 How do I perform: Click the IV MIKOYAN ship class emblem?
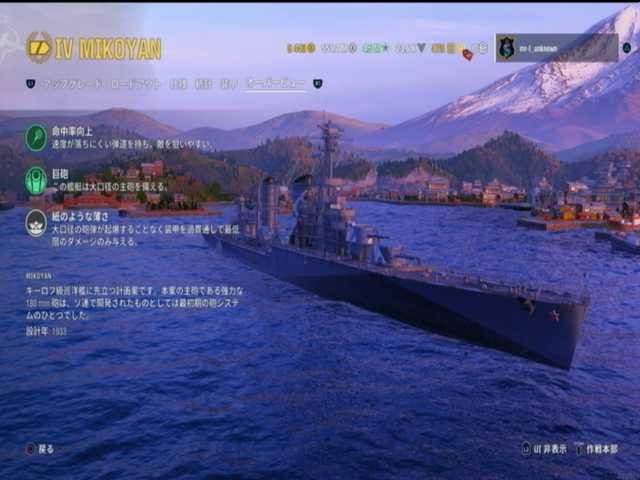coord(40,47)
